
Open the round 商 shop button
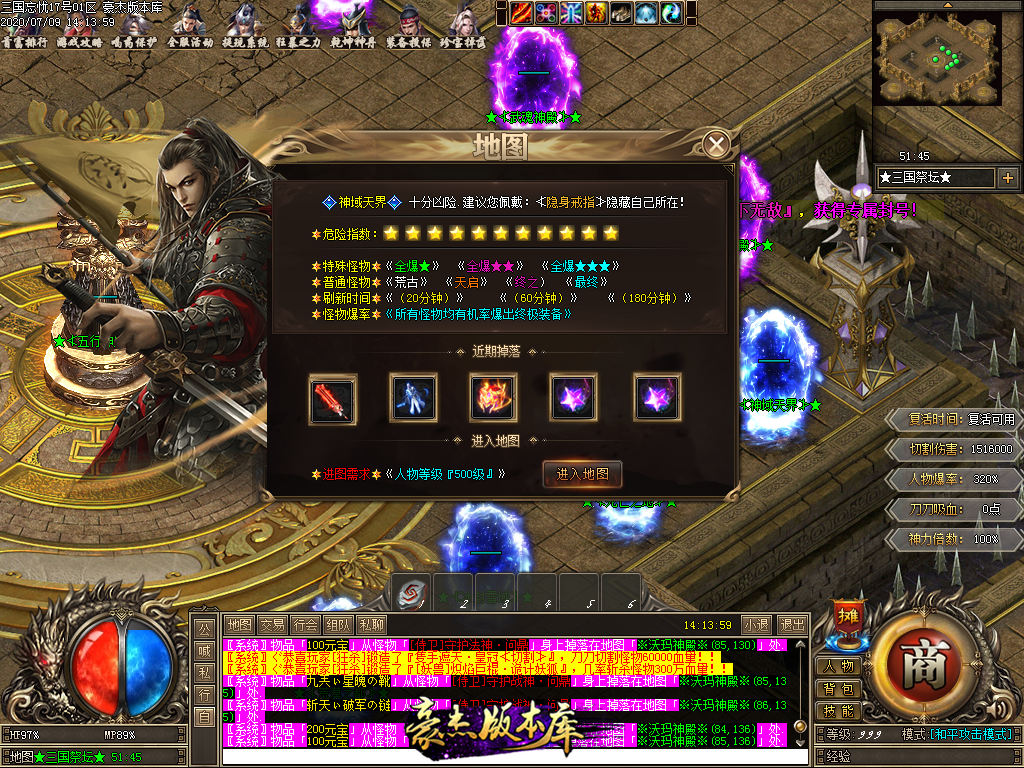(x=918, y=664)
